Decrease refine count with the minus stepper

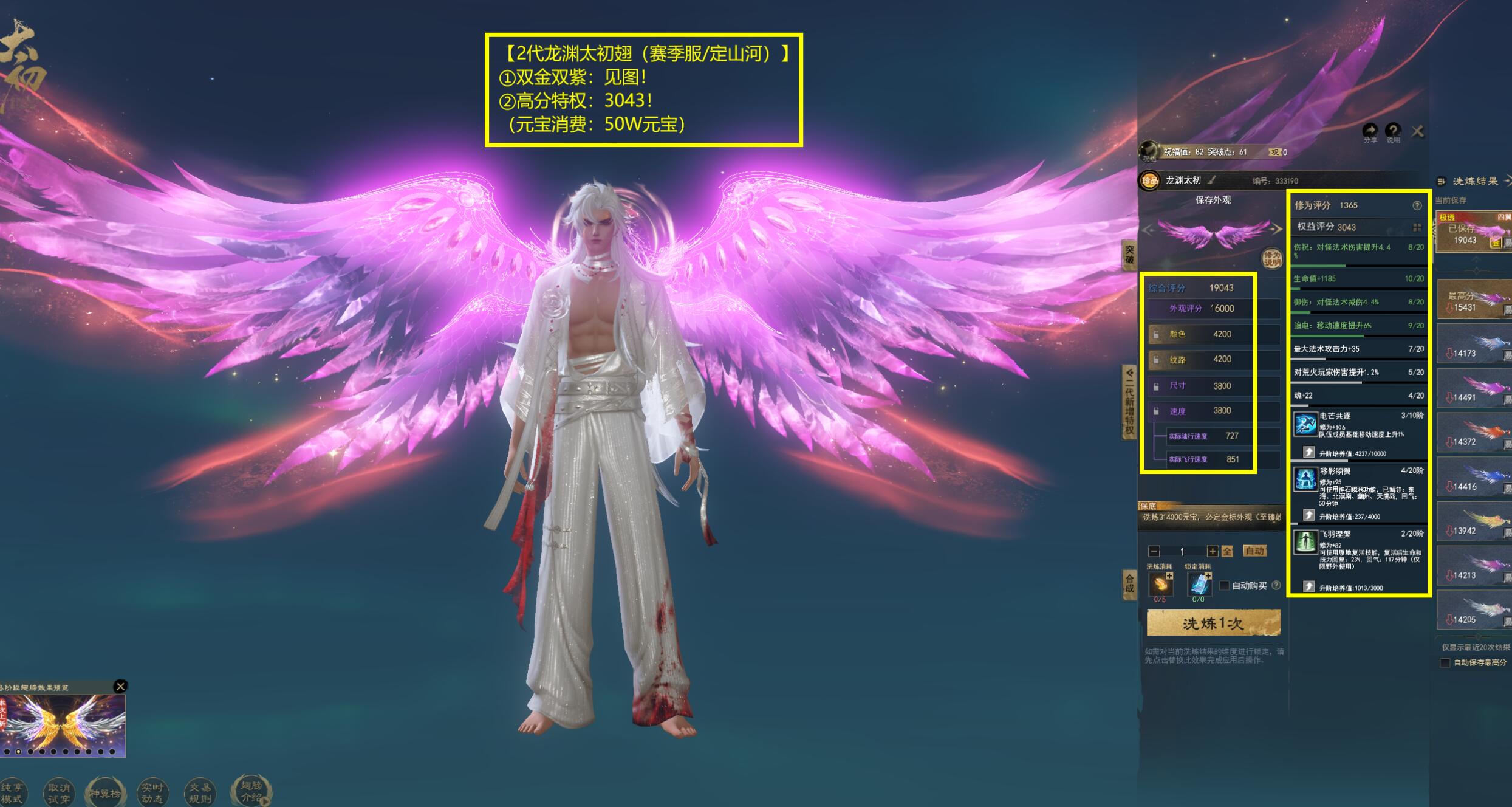1154,551
